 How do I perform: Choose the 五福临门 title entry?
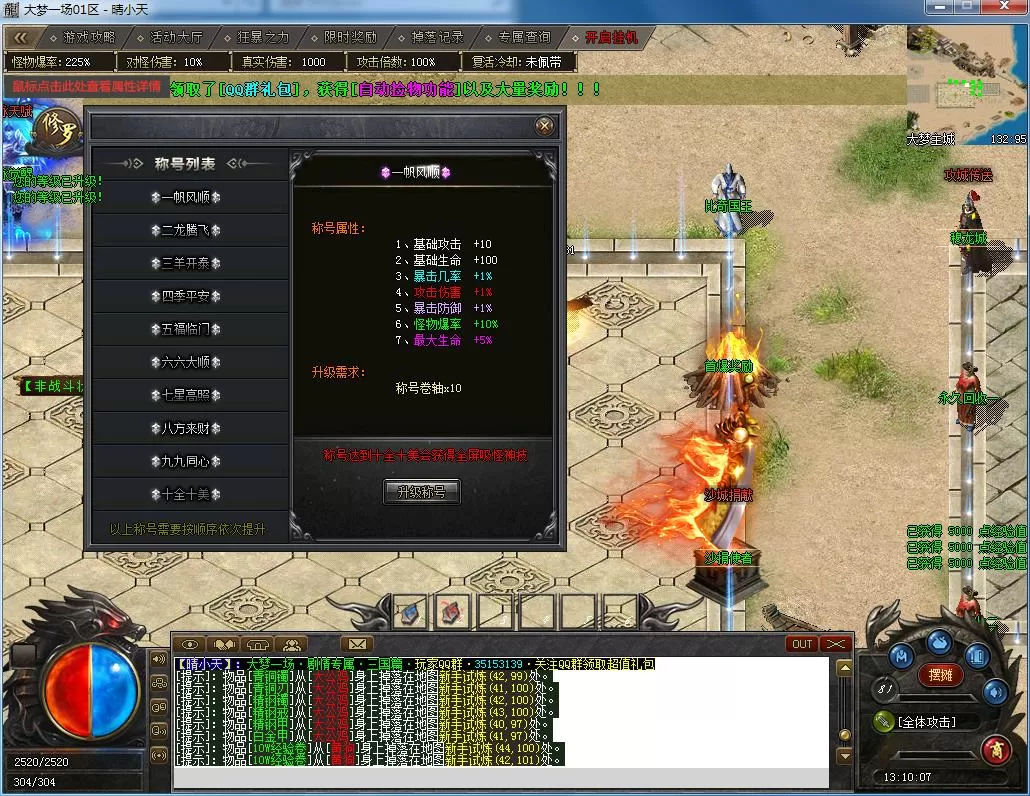[191, 329]
